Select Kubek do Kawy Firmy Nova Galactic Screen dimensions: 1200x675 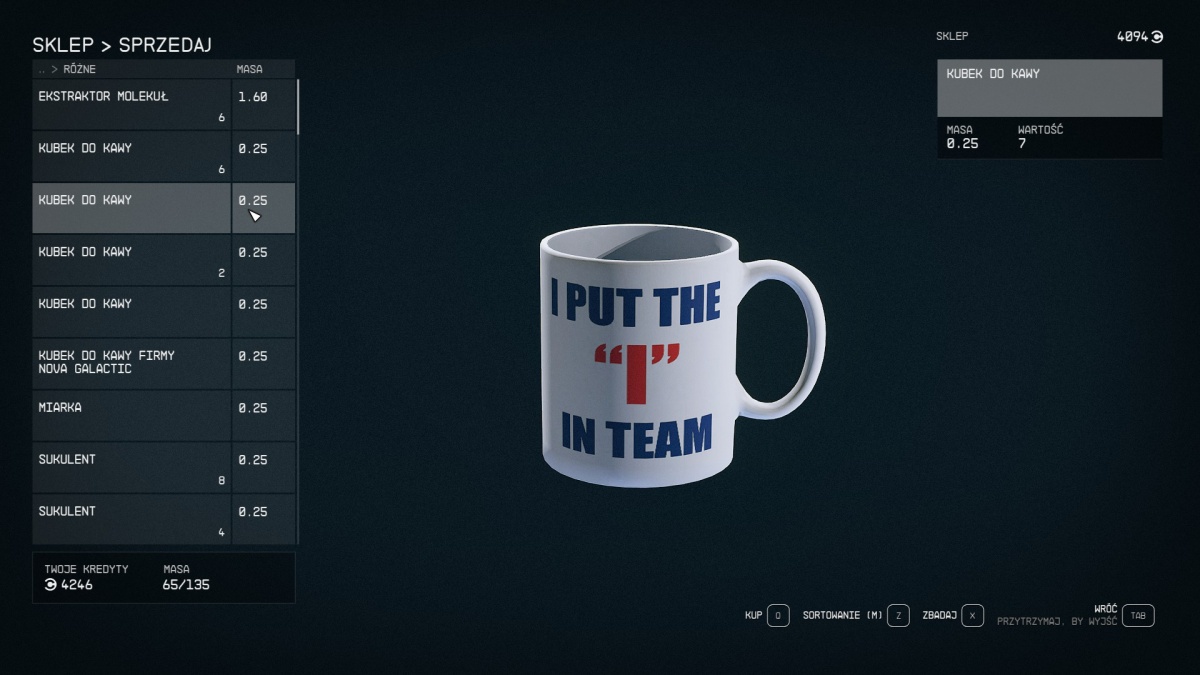click(131, 363)
